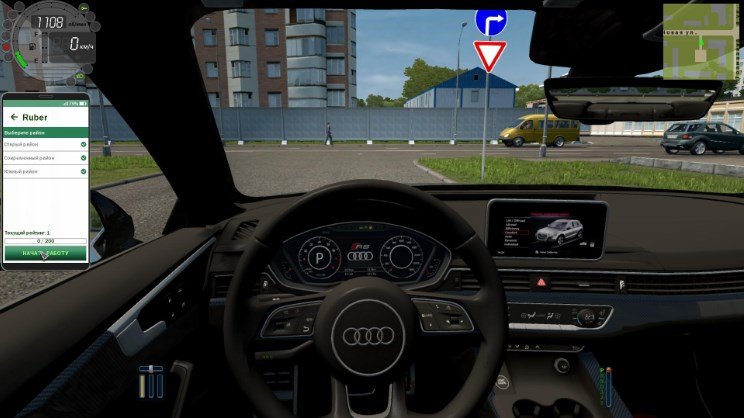The width and height of the screenshot is (744, 418).
Task: Go back using the Ruber arrow
Action: pyautogui.click(x=14, y=117)
